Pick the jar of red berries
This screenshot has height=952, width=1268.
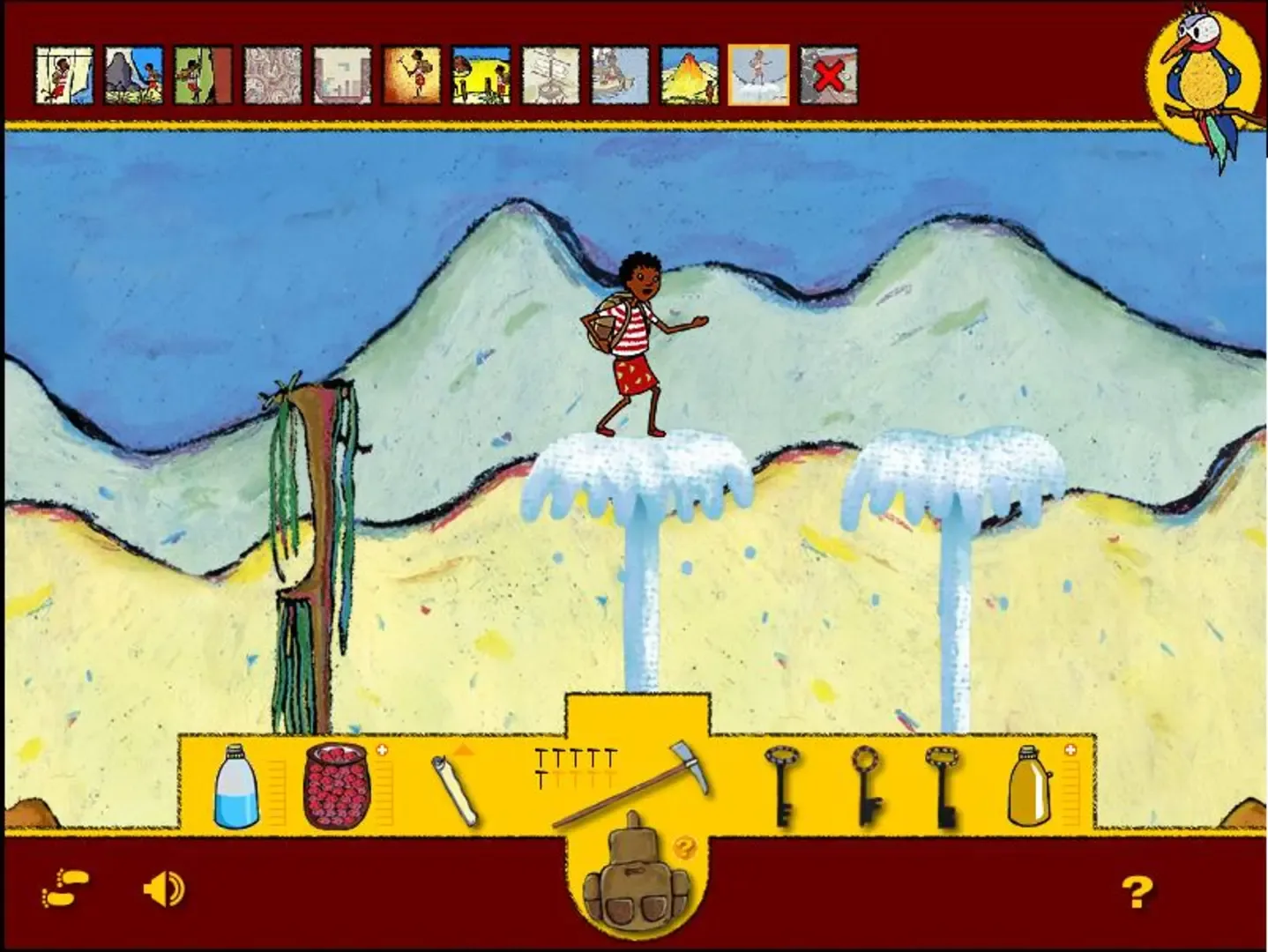(x=337, y=787)
